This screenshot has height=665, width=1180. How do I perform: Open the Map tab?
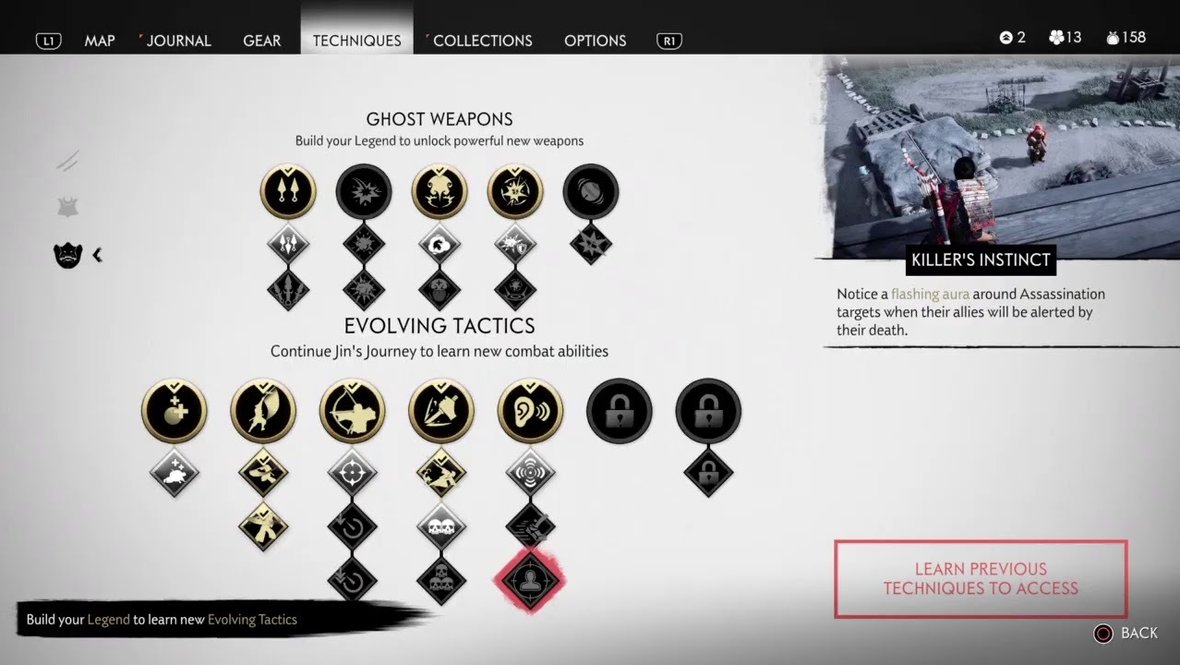99,41
